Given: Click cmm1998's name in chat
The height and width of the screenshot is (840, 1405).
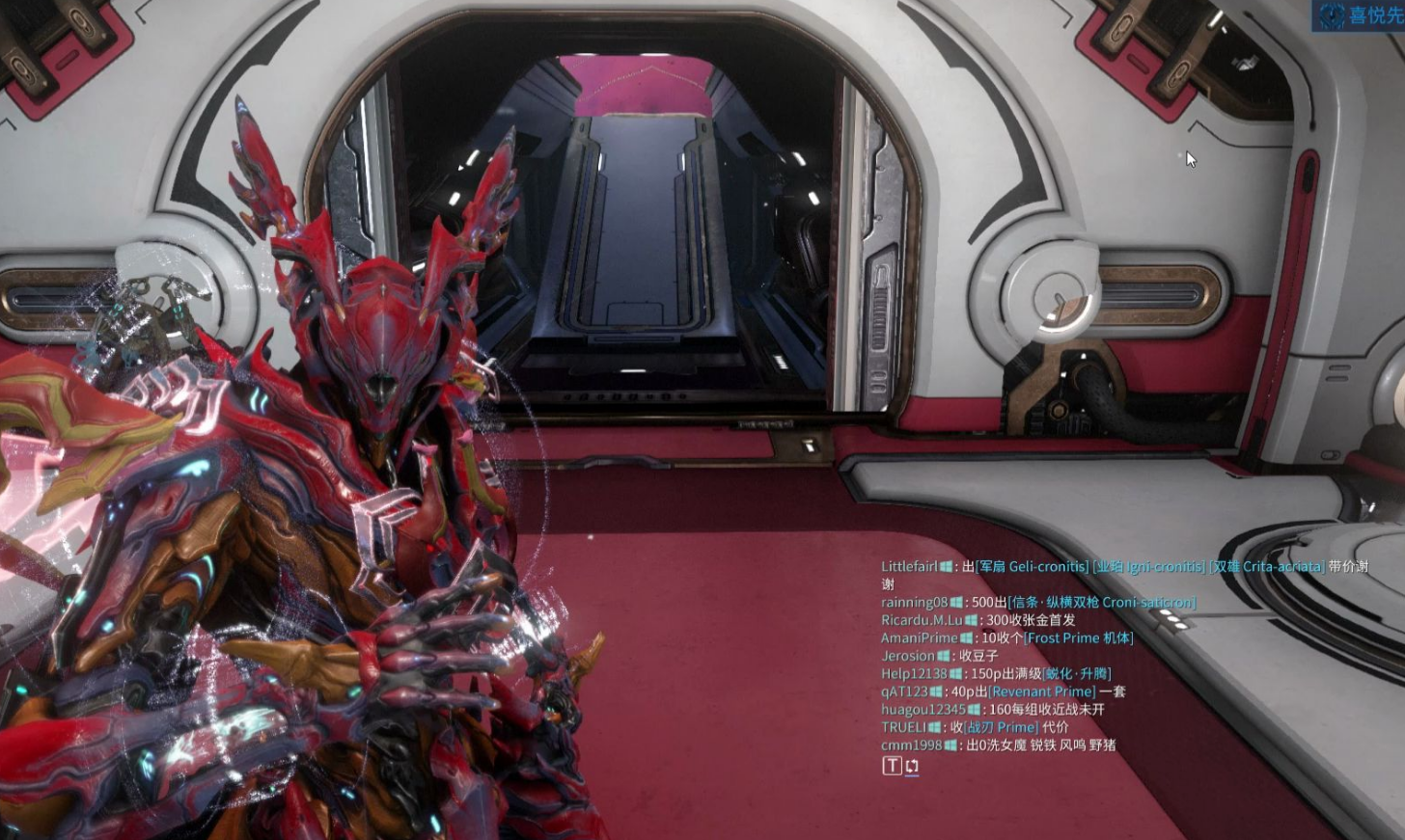Looking at the screenshot, I should coord(911,745).
